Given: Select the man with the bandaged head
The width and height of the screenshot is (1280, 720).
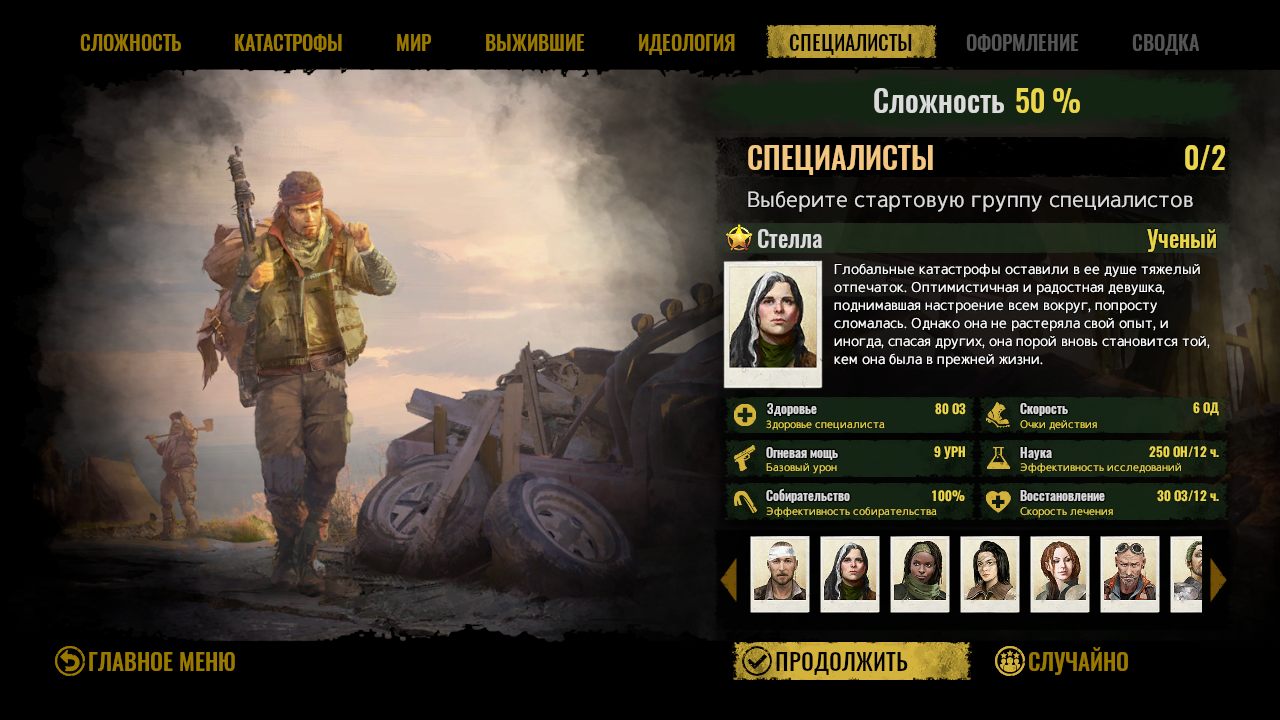Looking at the screenshot, I should [780, 574].
